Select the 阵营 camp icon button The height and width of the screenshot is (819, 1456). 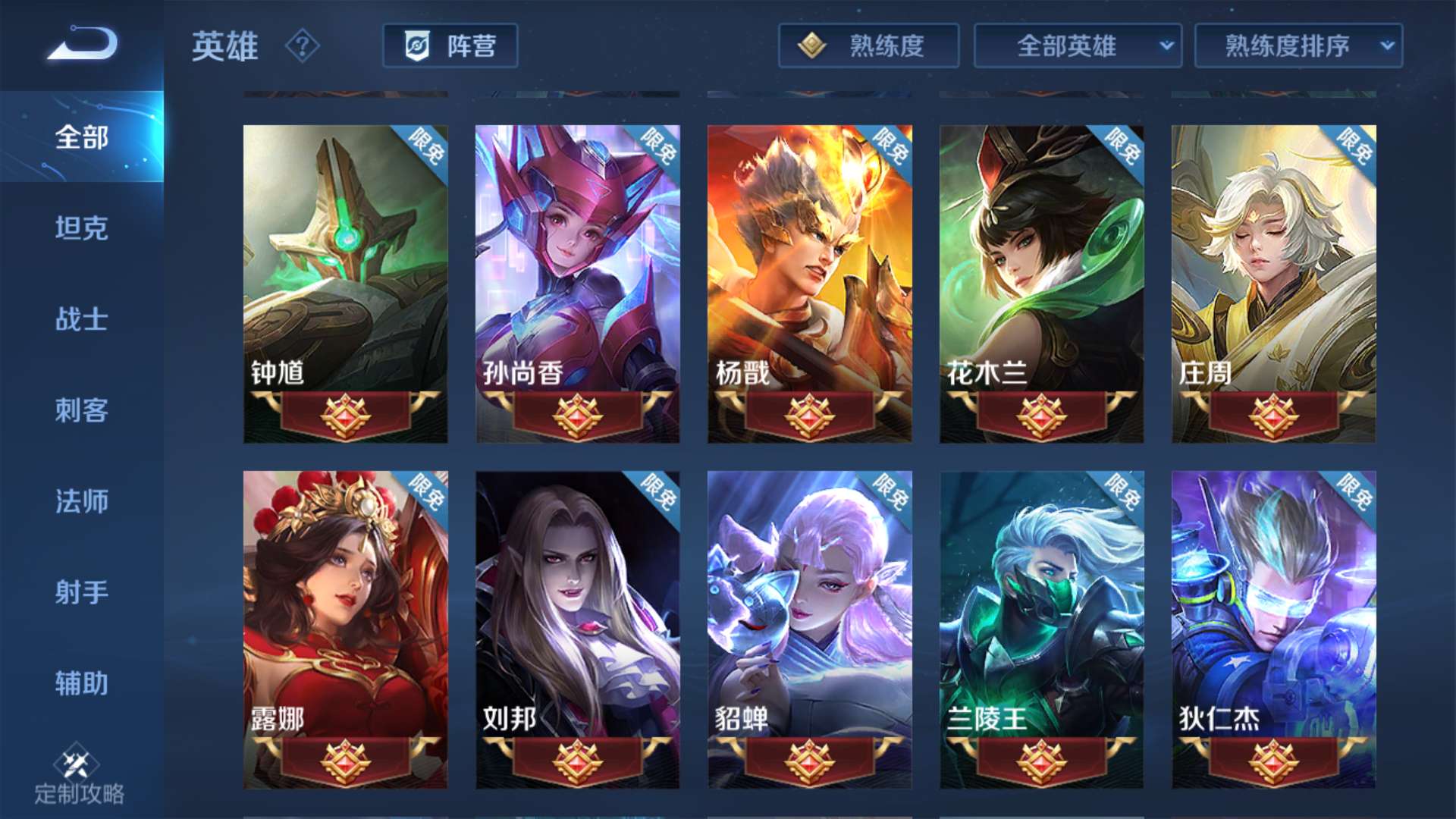click(449, 46)
